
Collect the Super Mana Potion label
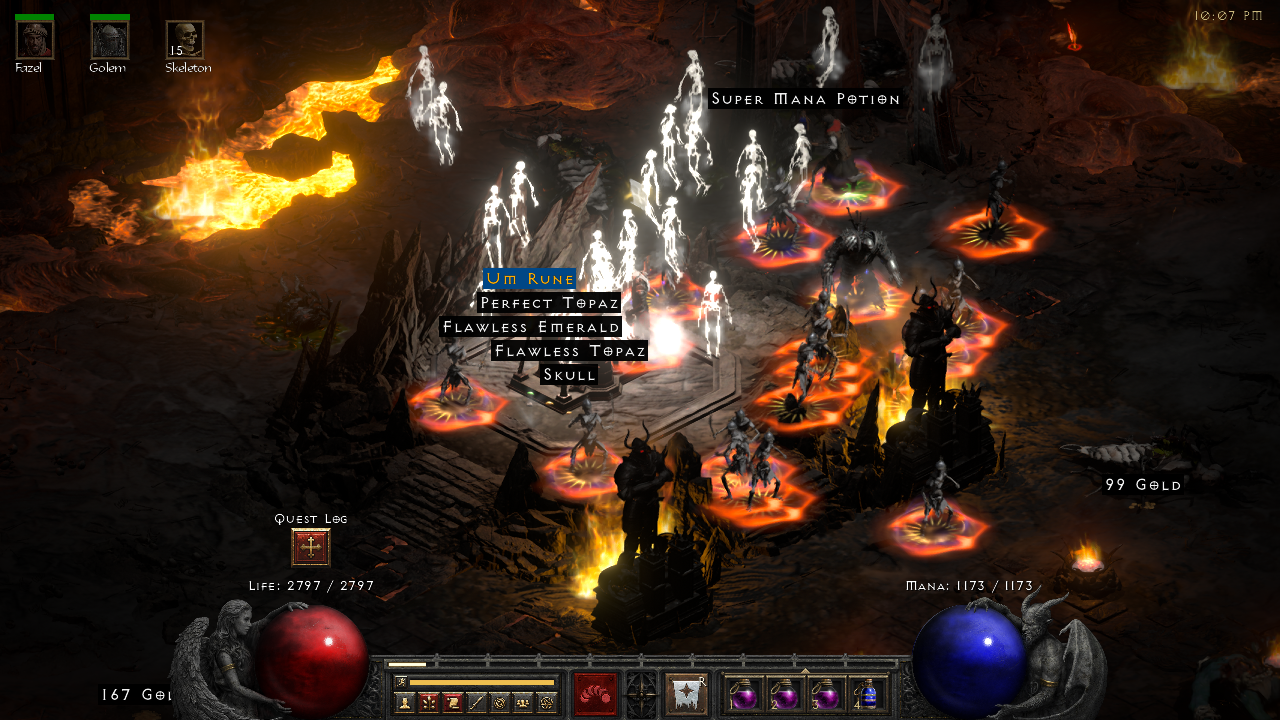[x=805, y=99]
